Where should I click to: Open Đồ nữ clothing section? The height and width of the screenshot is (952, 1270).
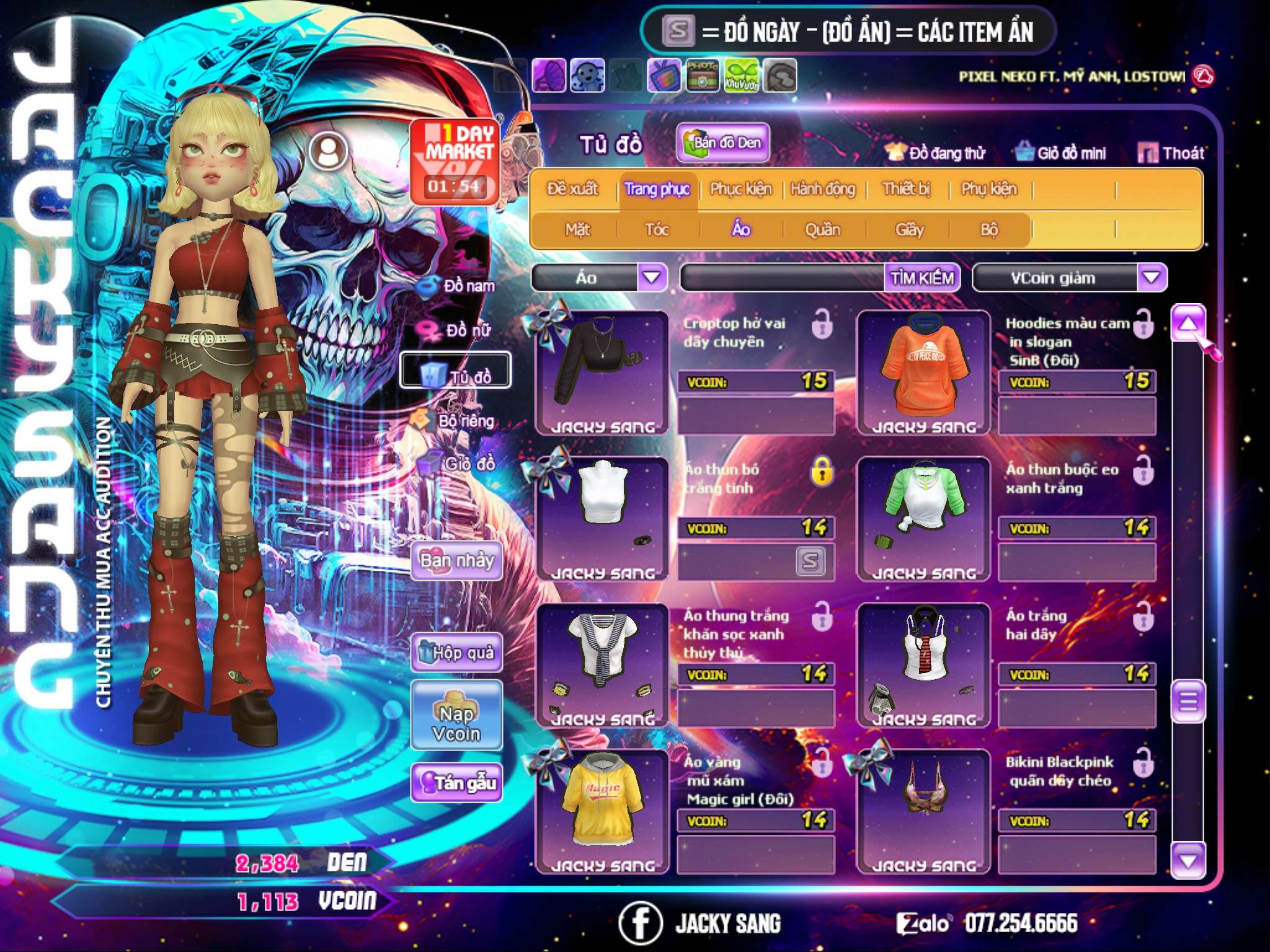pos(460,330)
